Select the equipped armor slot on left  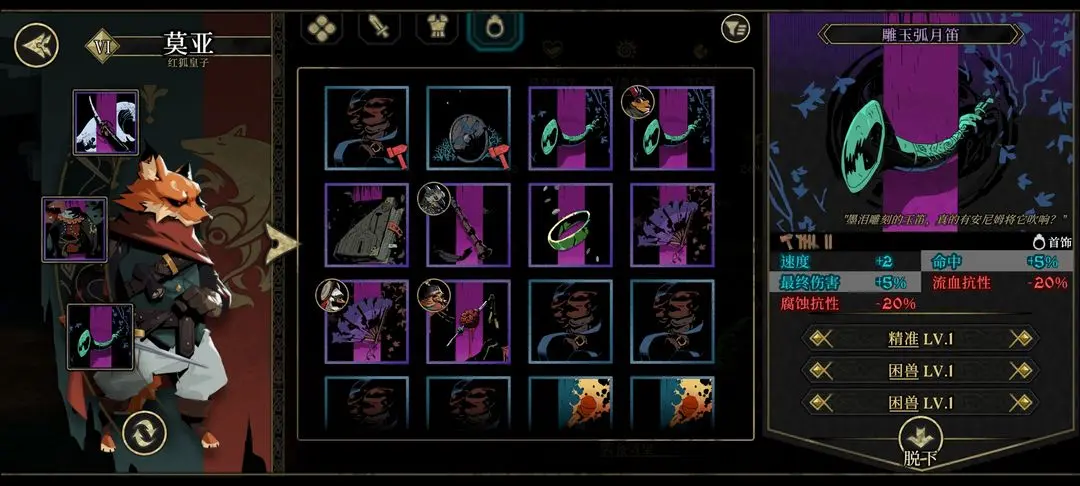click(74, 229)
